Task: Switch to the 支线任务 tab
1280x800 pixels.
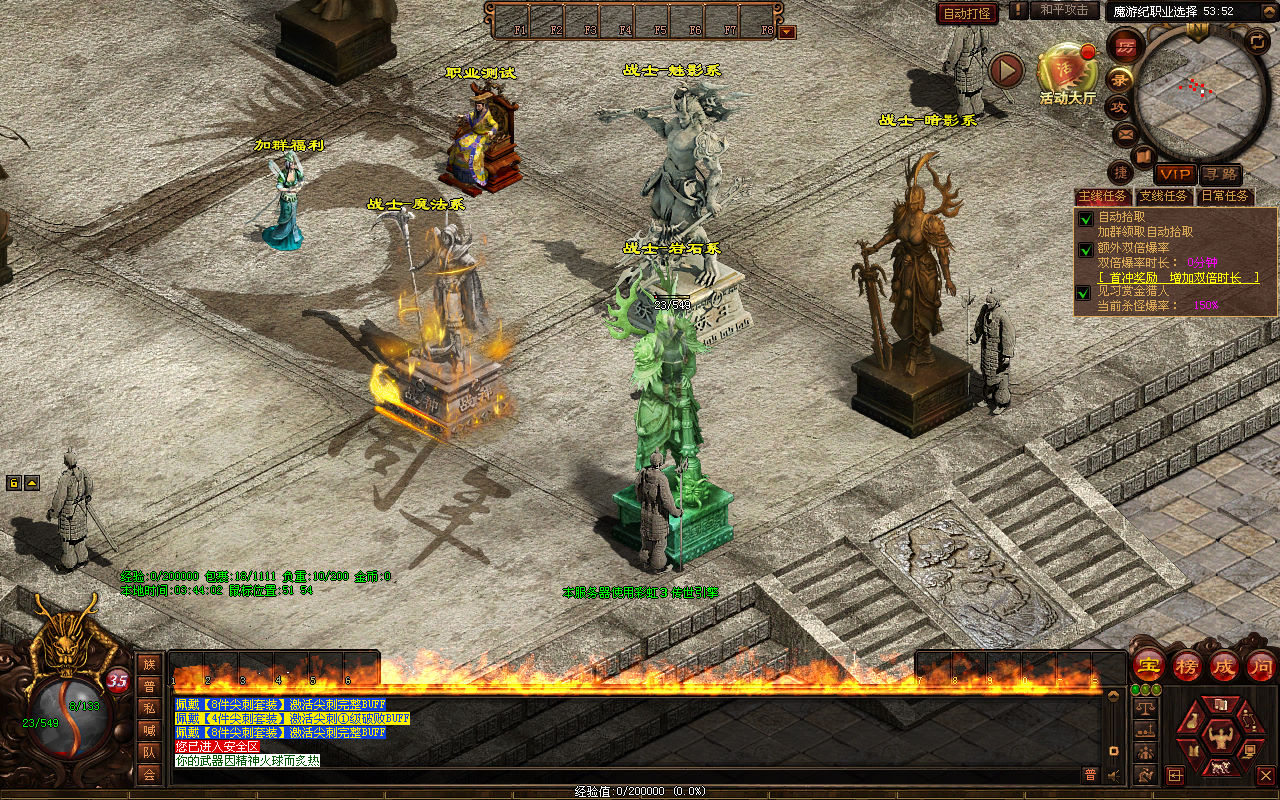Action: pos(1163,197)
